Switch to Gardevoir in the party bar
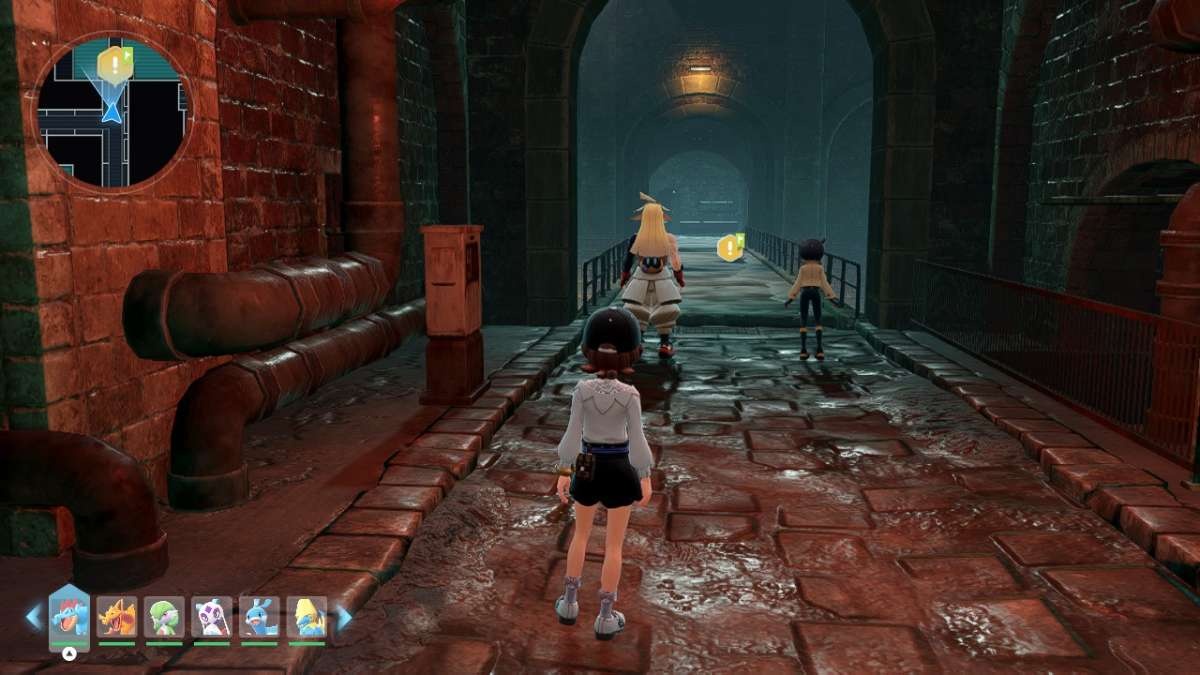 pos(164,617)
